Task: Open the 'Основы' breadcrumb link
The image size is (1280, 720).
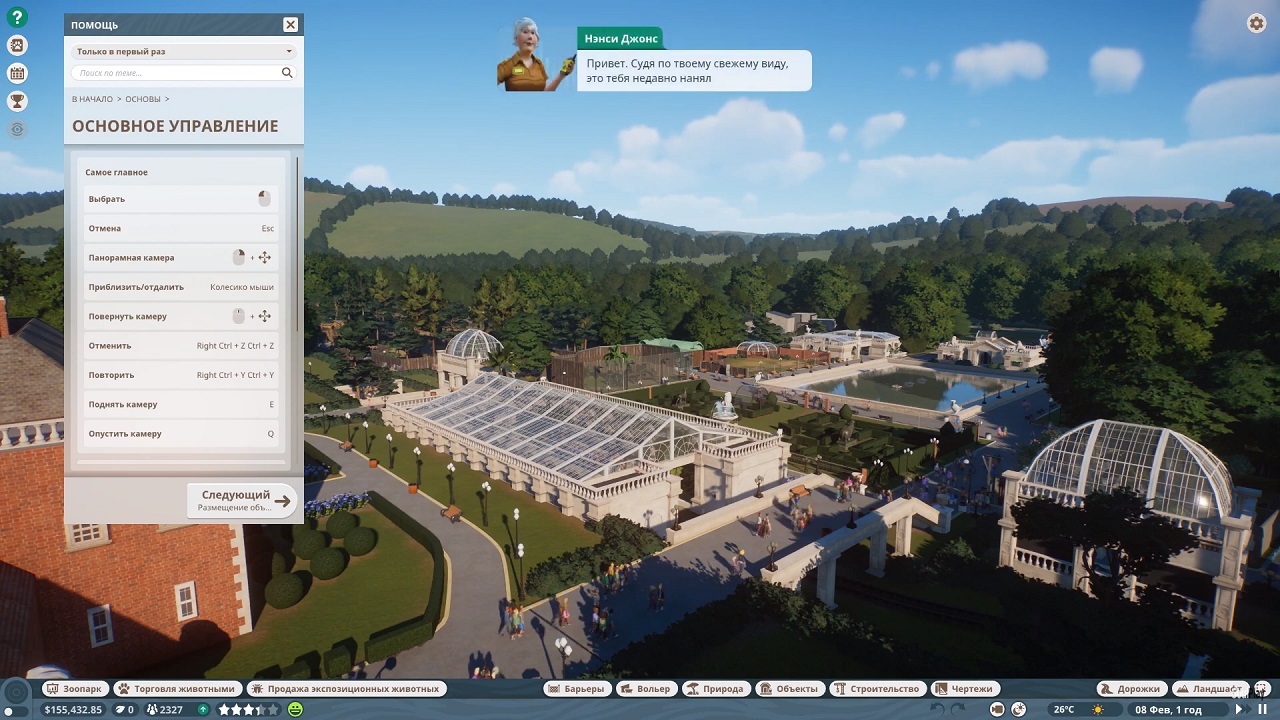Action: coord(143,99)
